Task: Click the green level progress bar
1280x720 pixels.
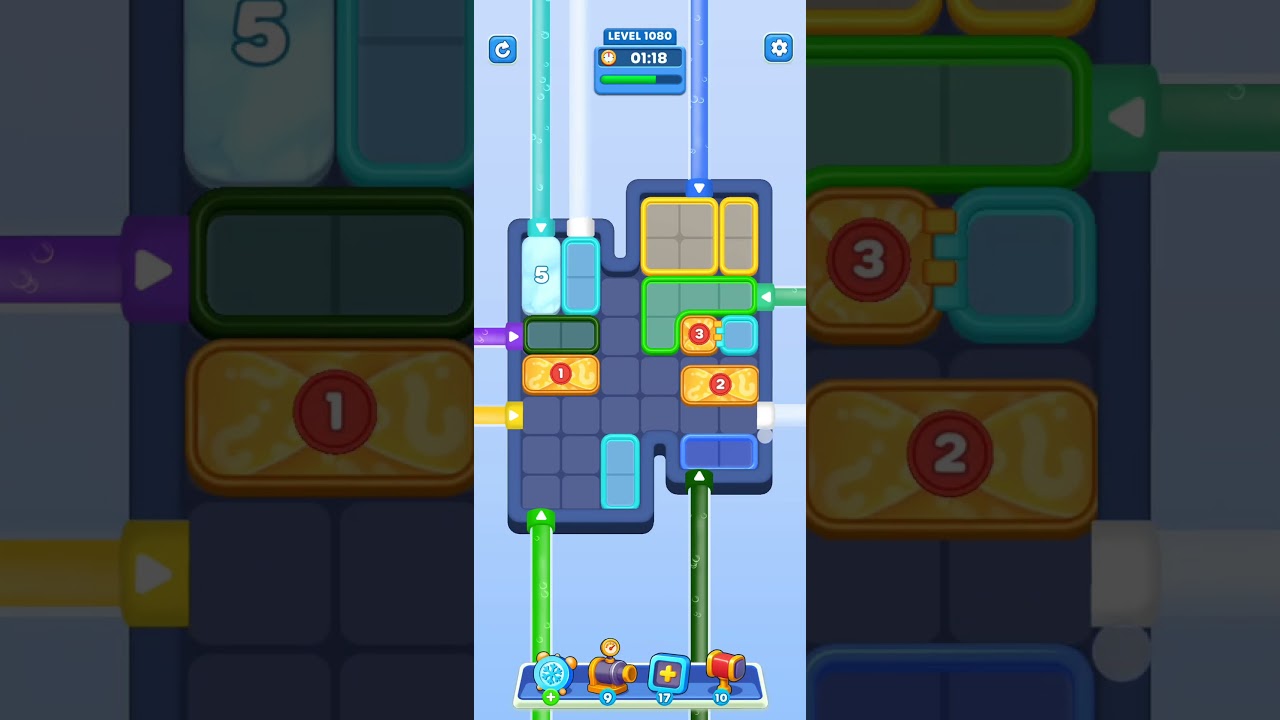Action: tap(640, 79)
